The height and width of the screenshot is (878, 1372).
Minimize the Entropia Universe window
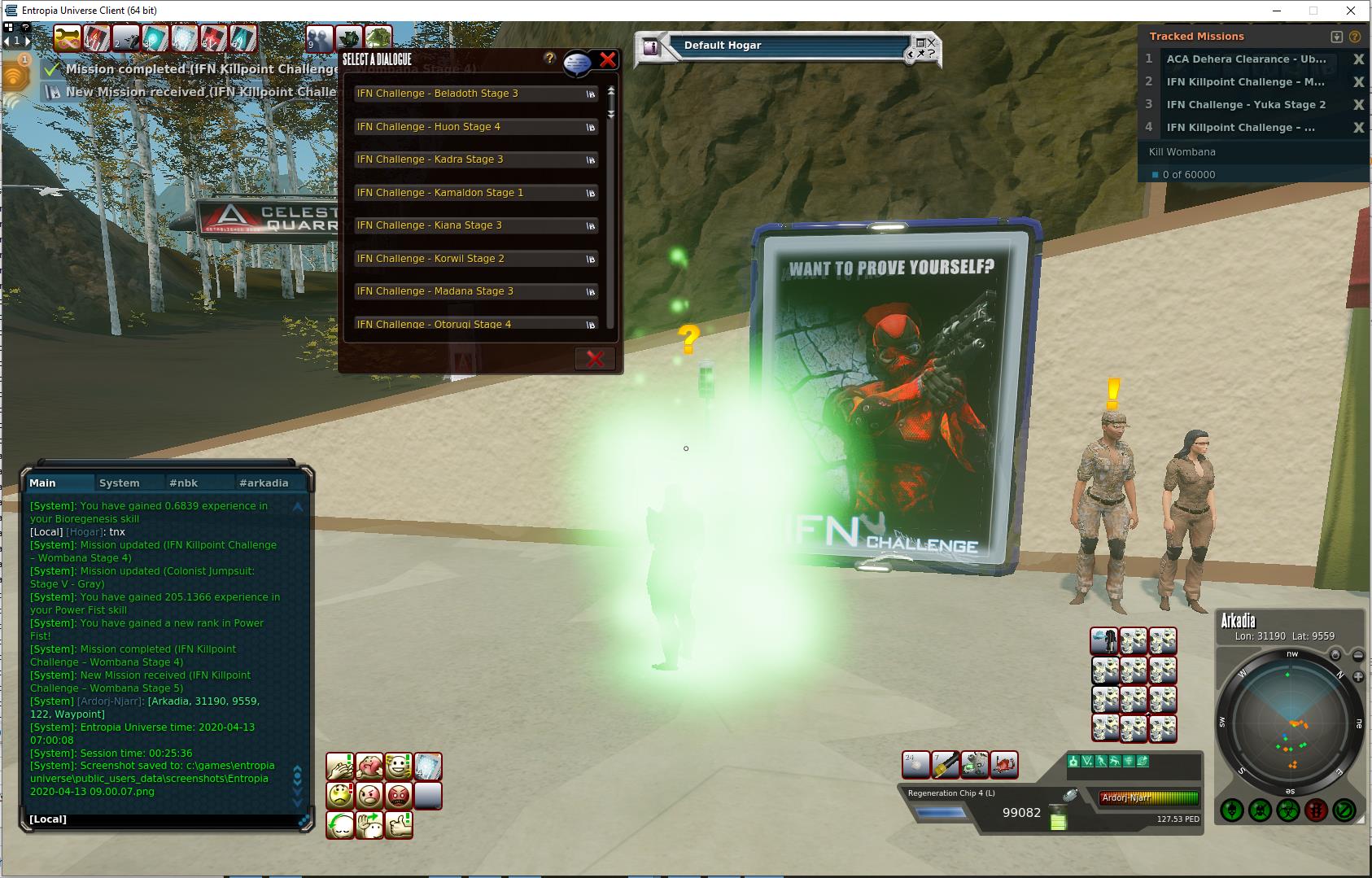point(1277,11)
